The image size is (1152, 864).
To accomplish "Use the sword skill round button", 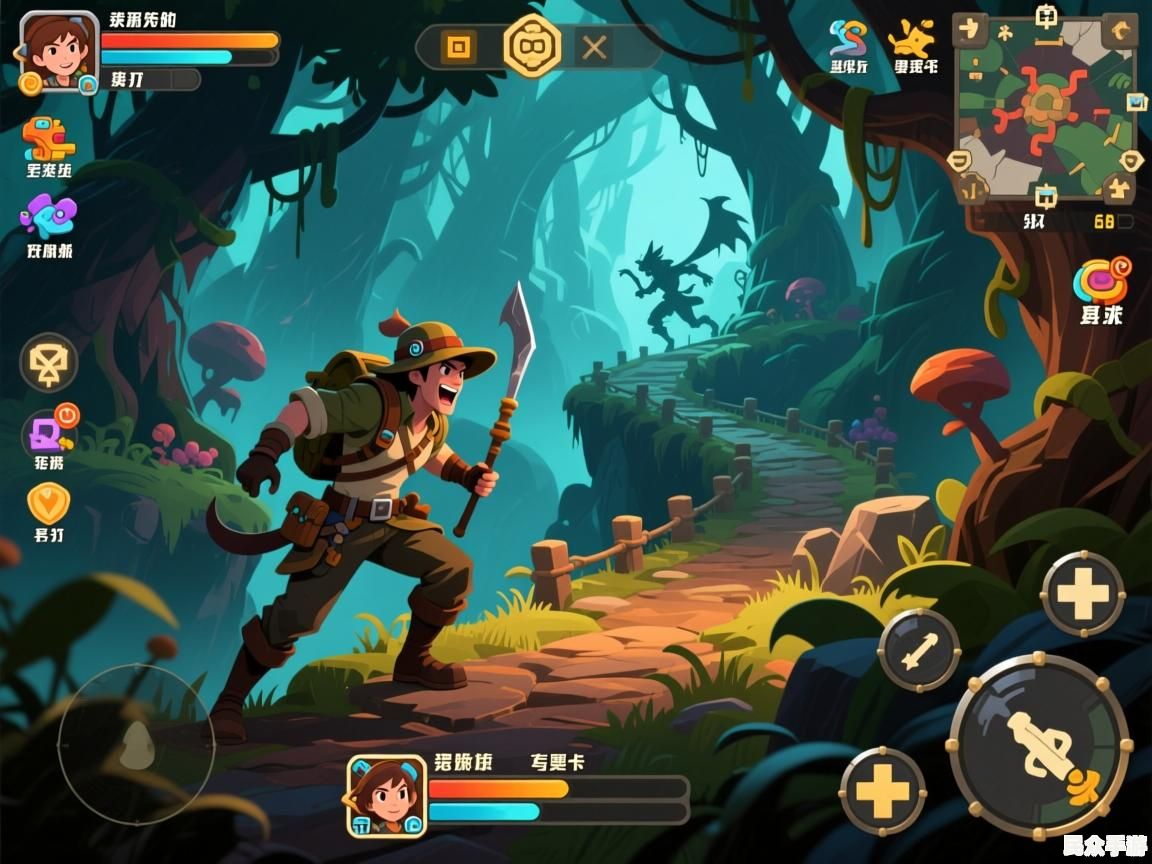I will click(x=918, y=650).
